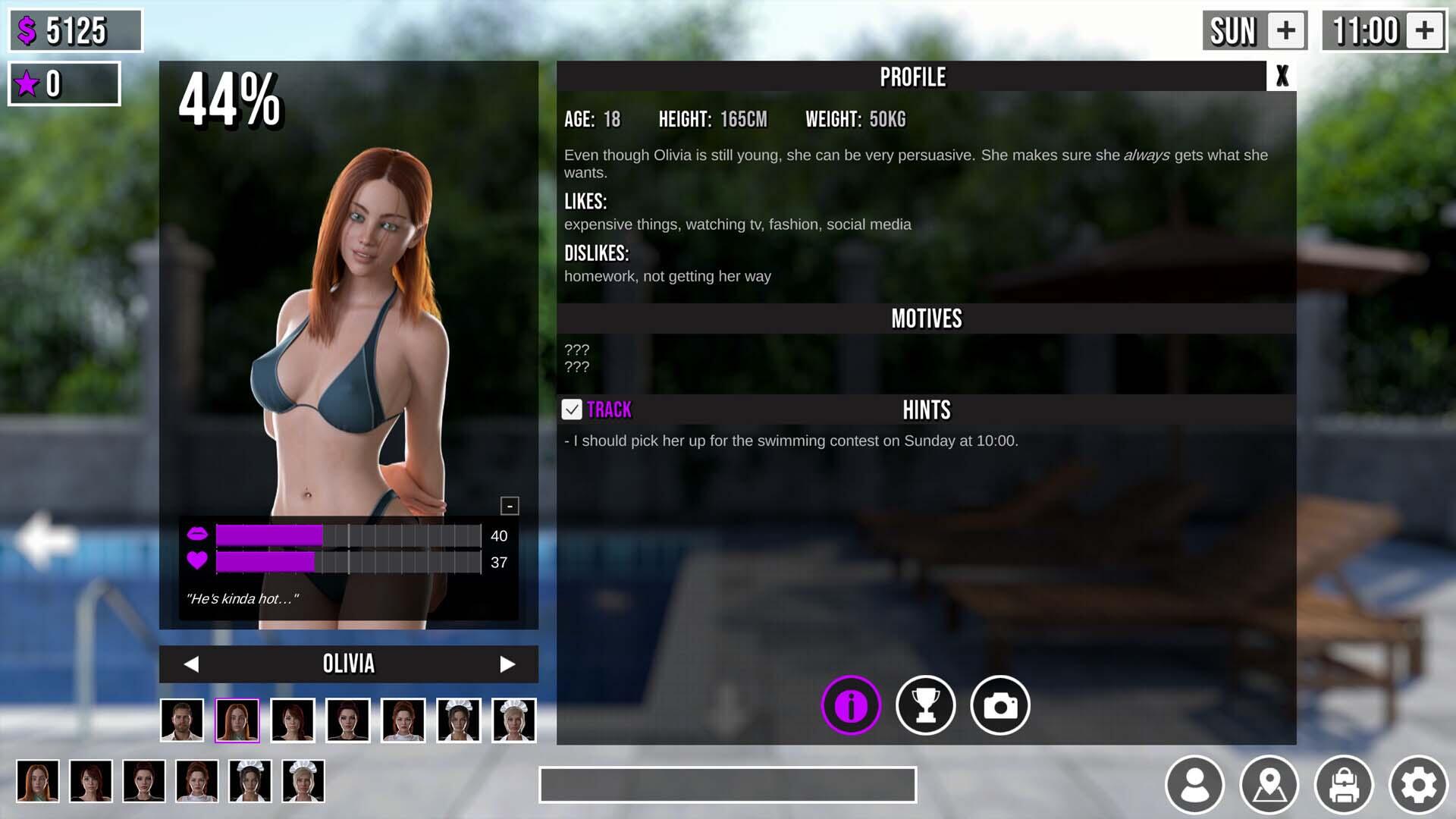Open the map location icon
The image size is (1456, 819).
(1269, 784)
